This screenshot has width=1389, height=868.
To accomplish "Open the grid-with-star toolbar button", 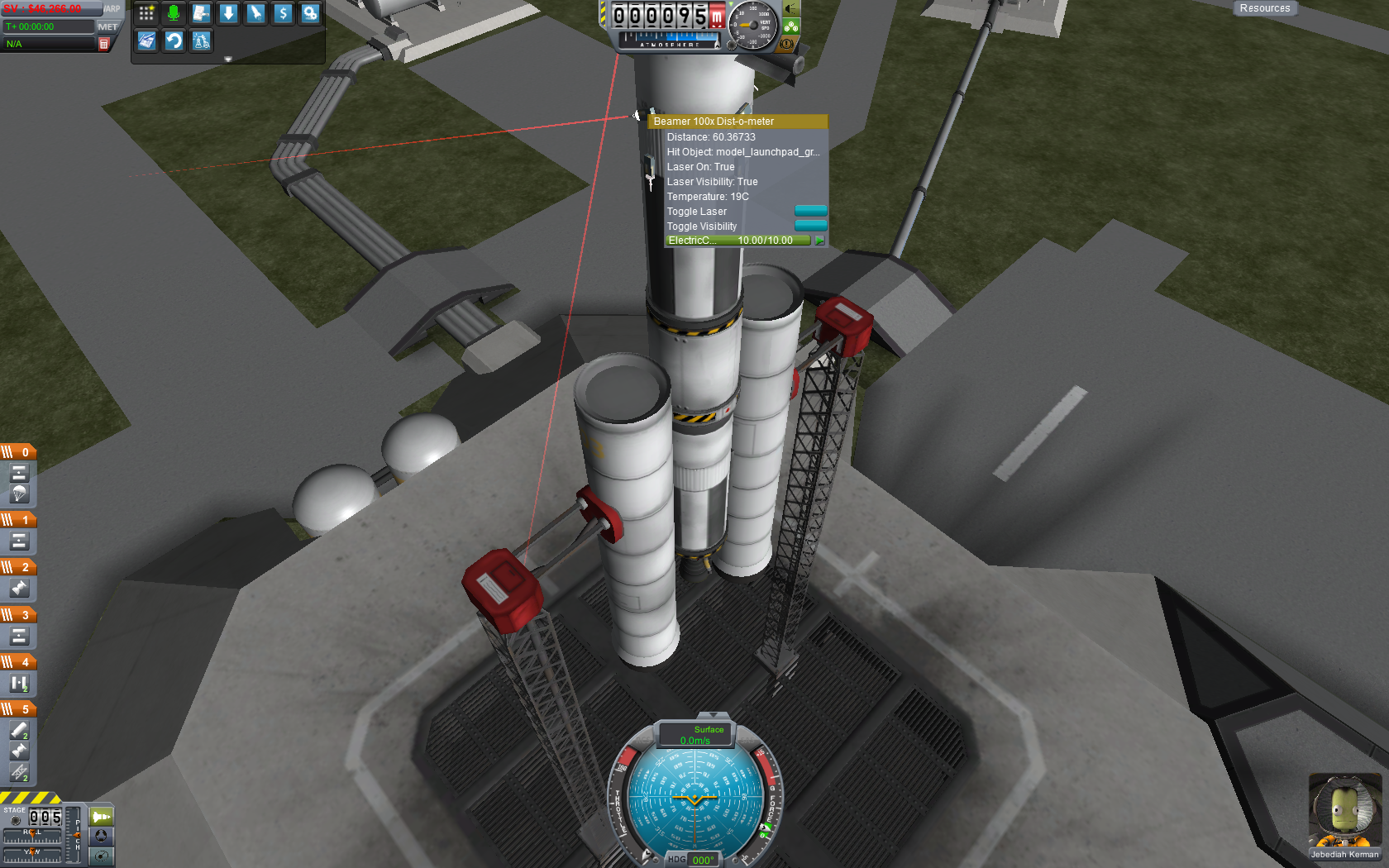I will [x=146, y=13].
